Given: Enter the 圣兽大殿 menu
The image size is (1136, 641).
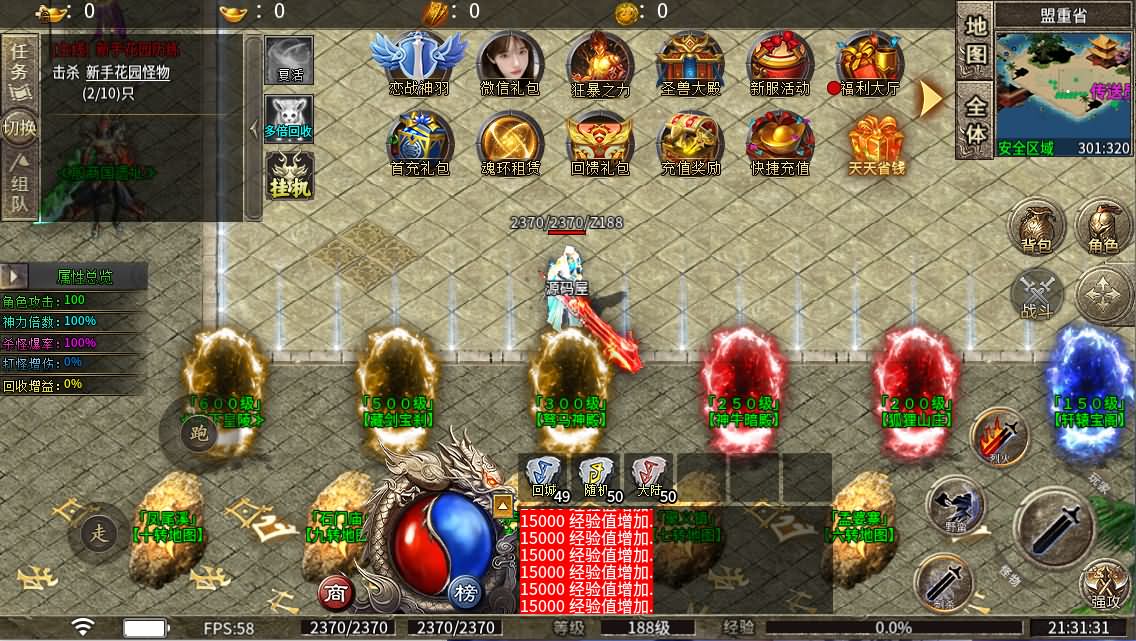Looking at the screenshot, I should [690, 61].
